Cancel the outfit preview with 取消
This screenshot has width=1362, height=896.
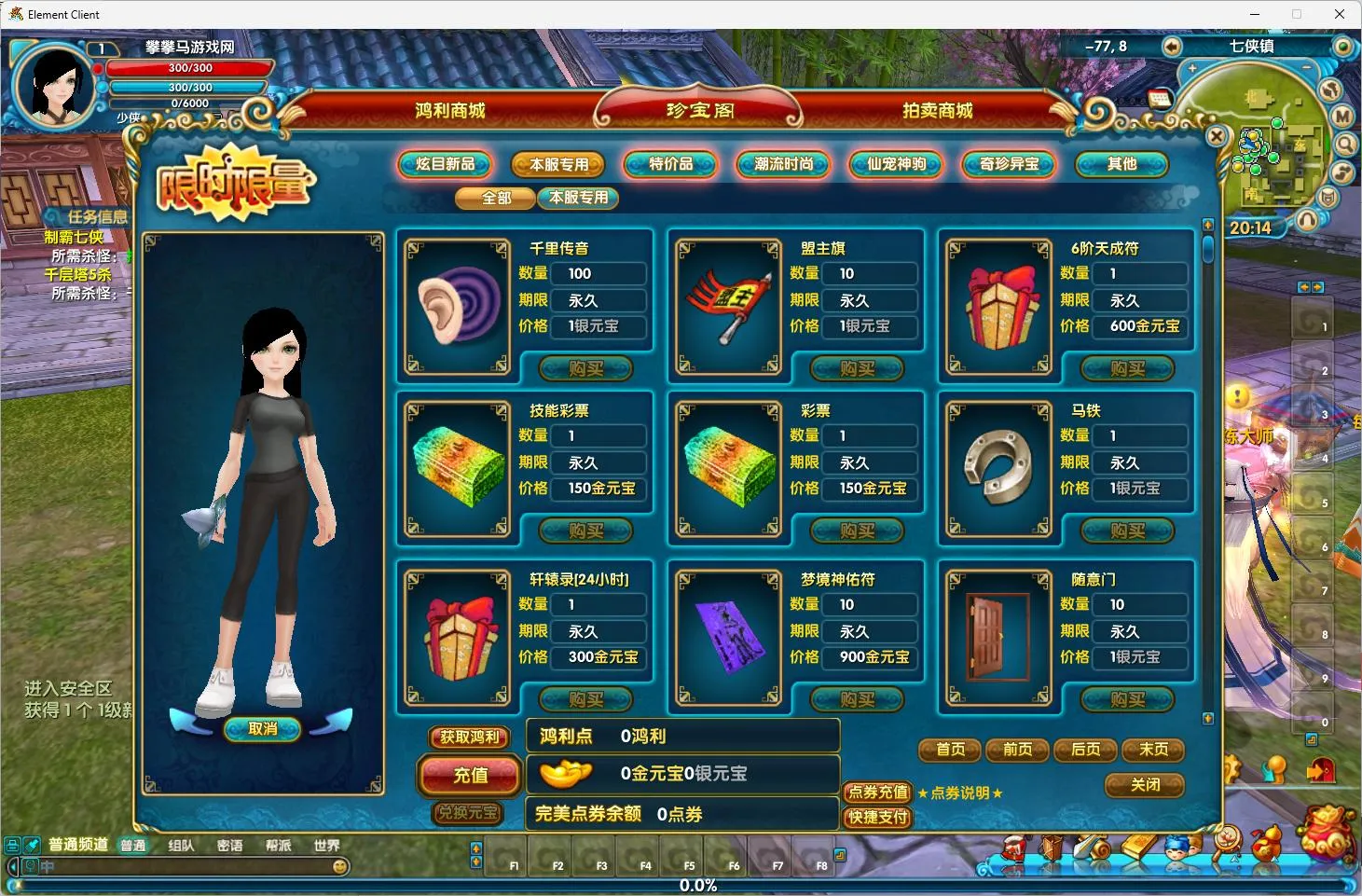coord(263,729)
